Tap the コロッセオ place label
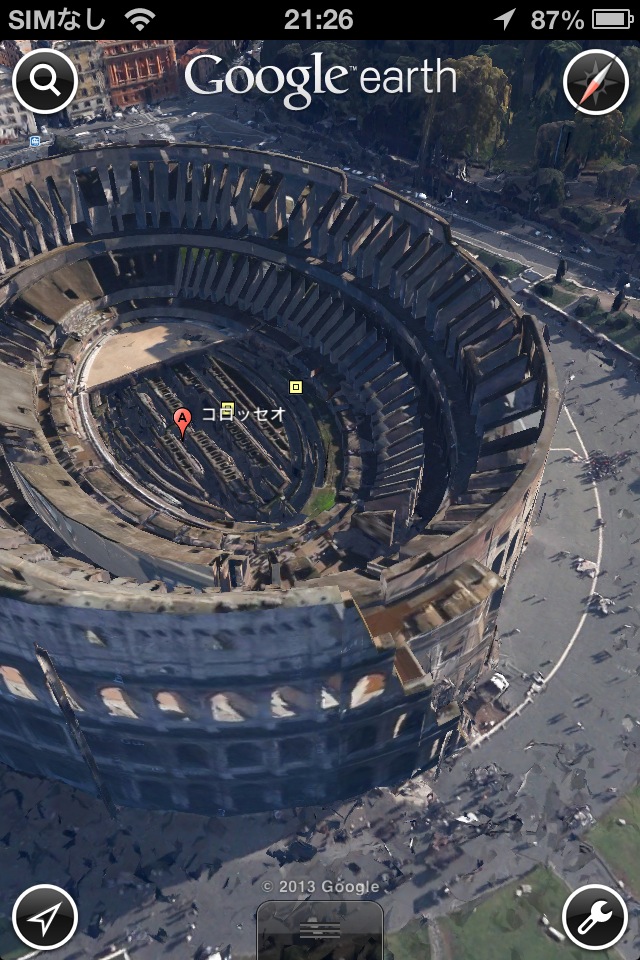640x960 pixels. (245, 412)
